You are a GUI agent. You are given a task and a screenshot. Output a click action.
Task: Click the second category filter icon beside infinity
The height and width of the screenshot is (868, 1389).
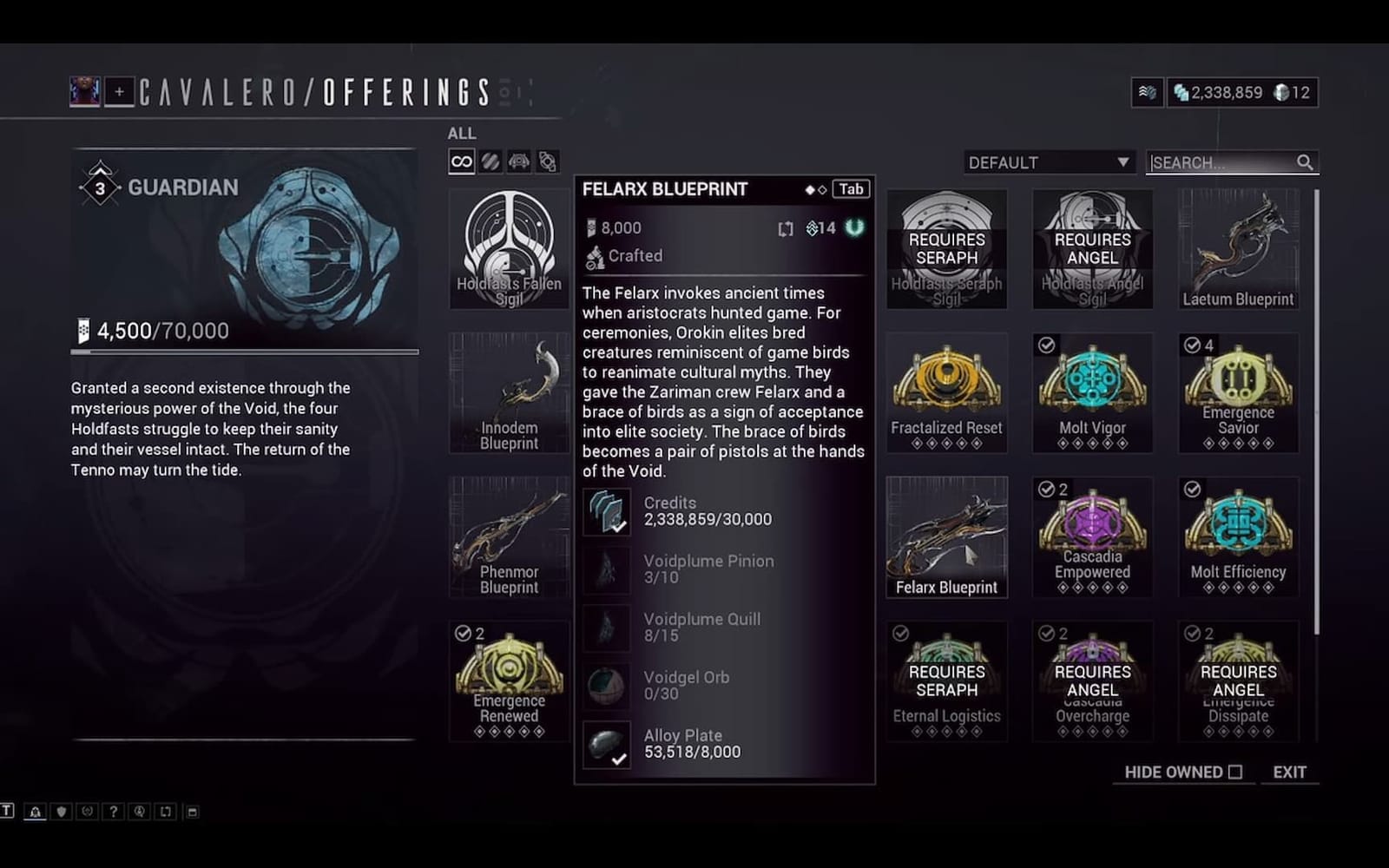pyautogui.click(x=490, y=161)
